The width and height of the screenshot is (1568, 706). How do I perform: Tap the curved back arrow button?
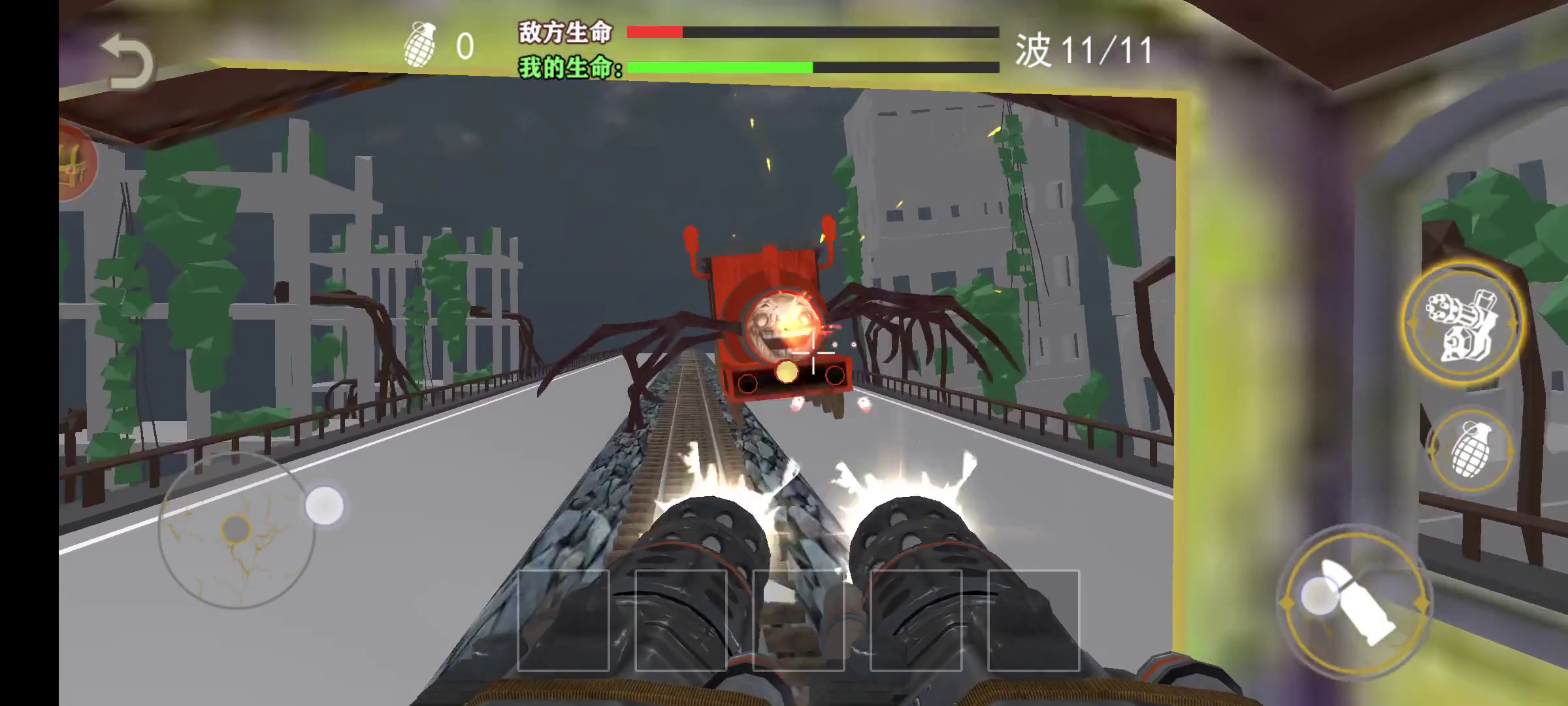pyautogui.click(x=127, y=64)
